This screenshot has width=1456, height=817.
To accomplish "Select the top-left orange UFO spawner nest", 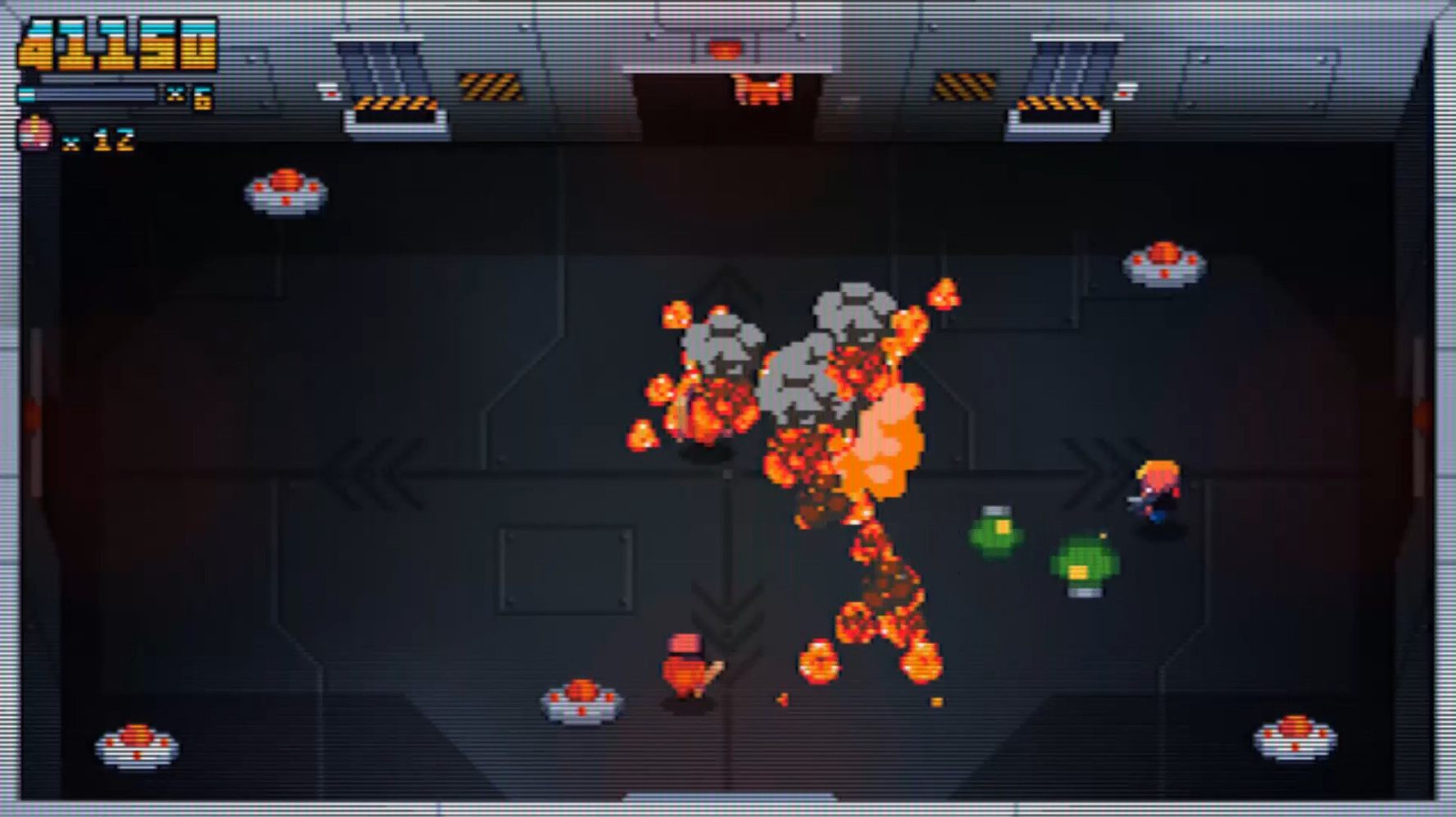I will 284,190.
